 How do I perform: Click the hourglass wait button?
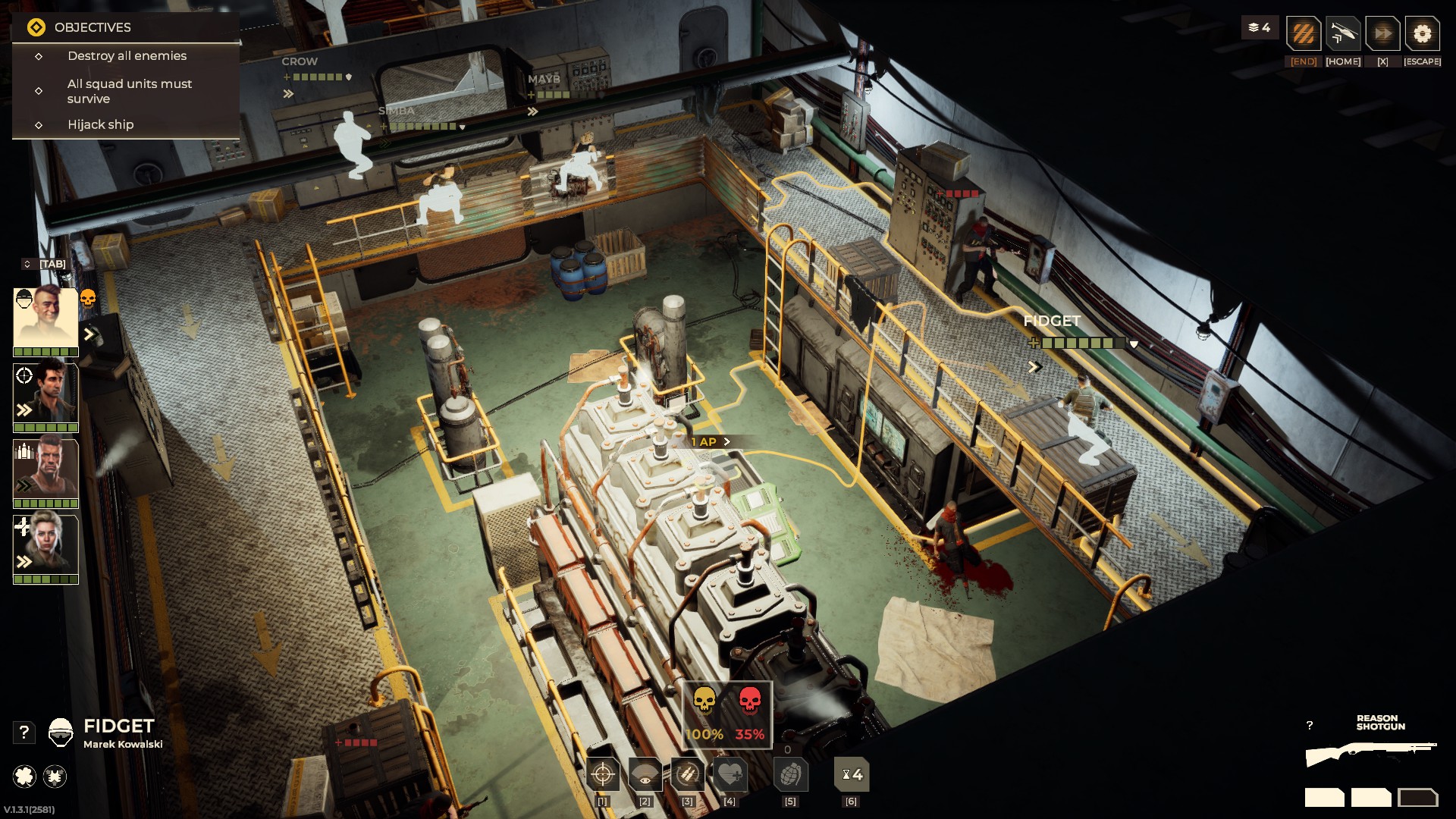[852, 775]
